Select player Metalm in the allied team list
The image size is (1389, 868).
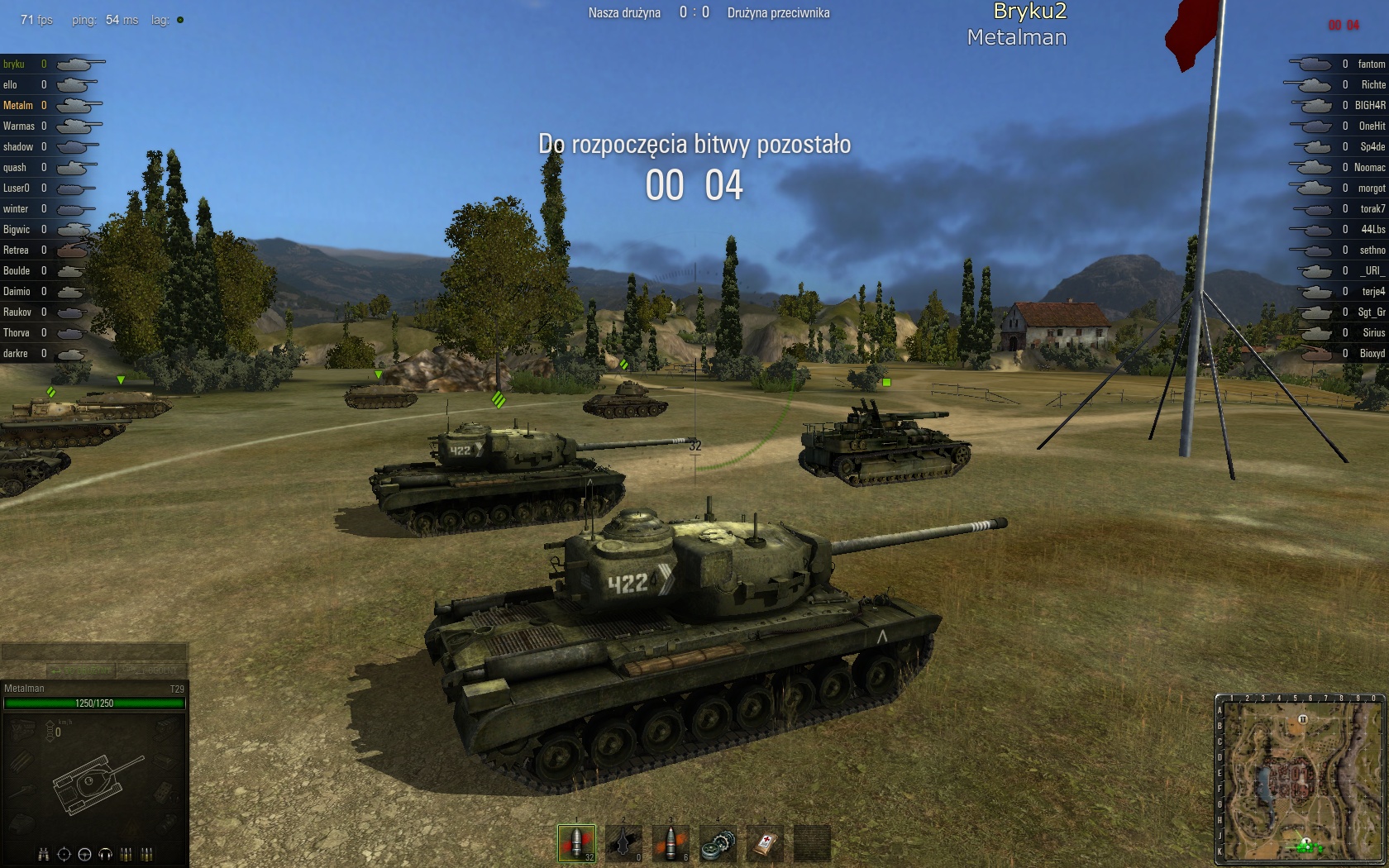18,106
